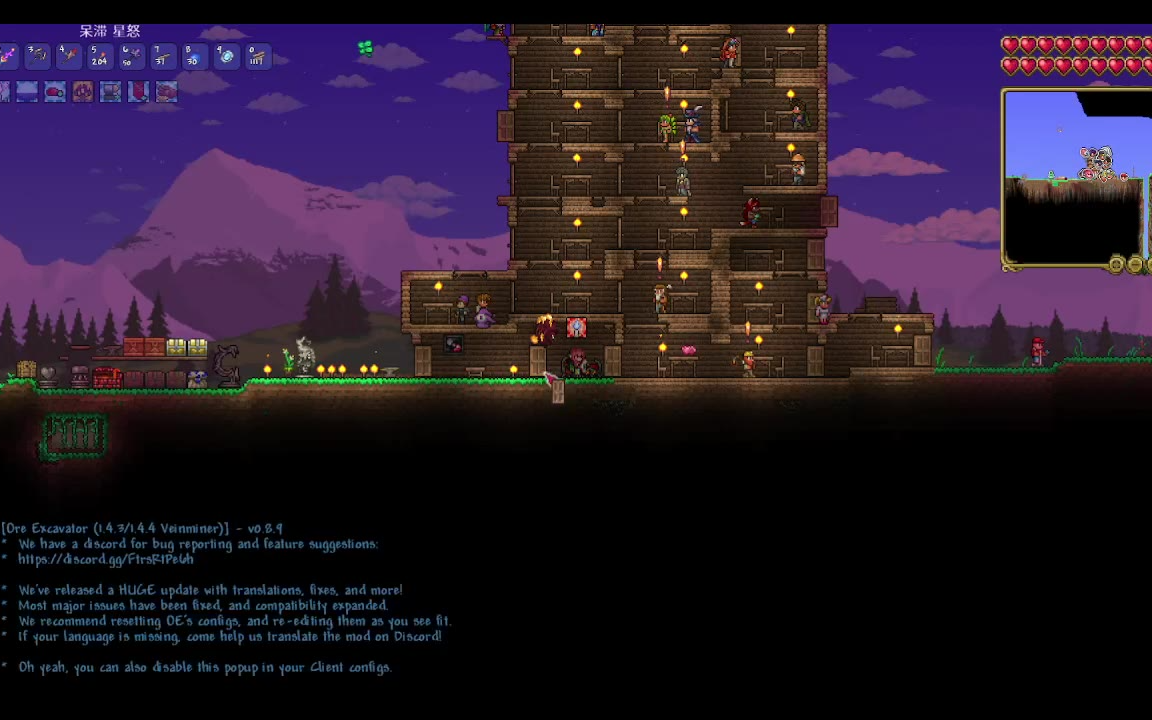Choose the blue orb in hotbar slot 8
Image resolution: width=1152 pixels, height=720 pixels.
193,56
